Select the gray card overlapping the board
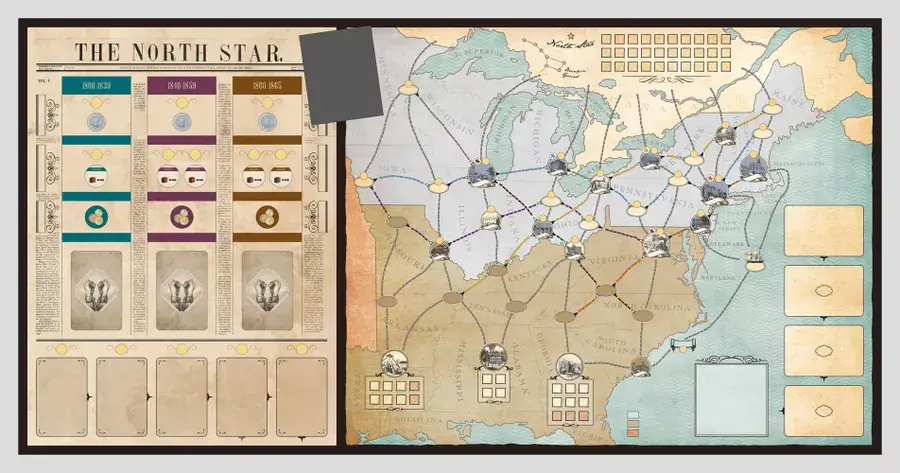This screenshot has height=473, width=900. tap(341, 73)
